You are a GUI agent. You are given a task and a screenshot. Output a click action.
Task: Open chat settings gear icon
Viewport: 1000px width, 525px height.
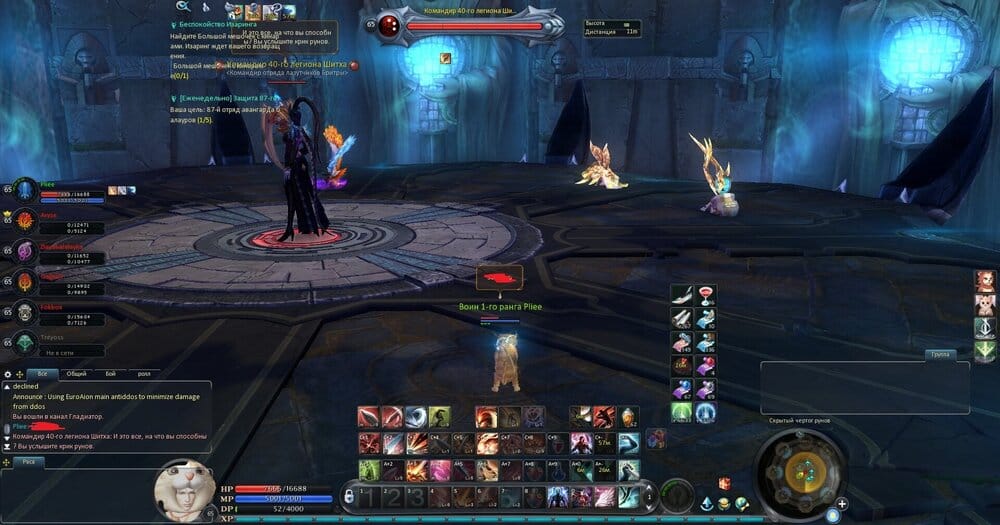tap(9, 373)
